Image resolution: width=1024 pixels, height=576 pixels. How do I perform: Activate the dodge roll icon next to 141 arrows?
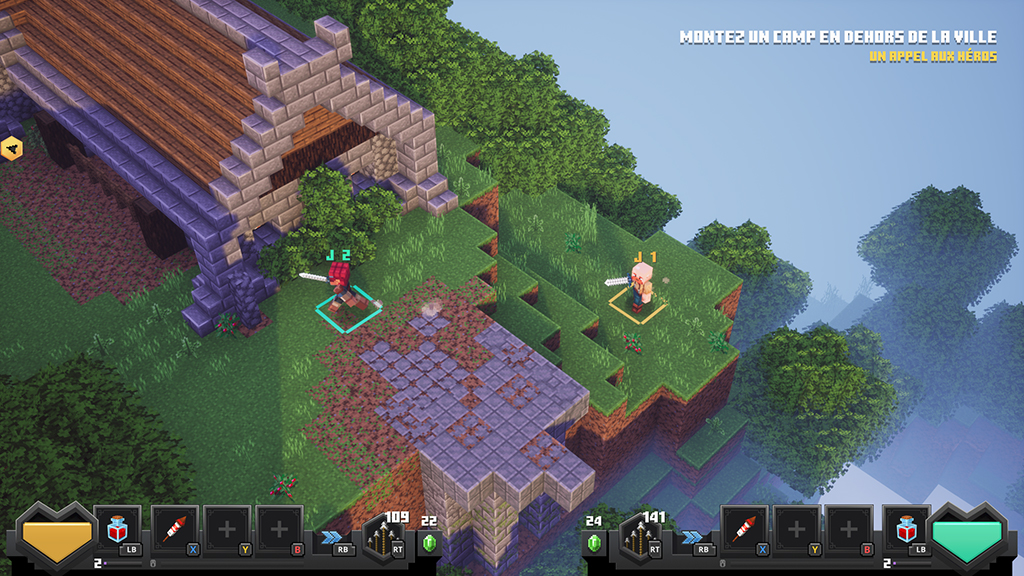[x=692, y=537]
